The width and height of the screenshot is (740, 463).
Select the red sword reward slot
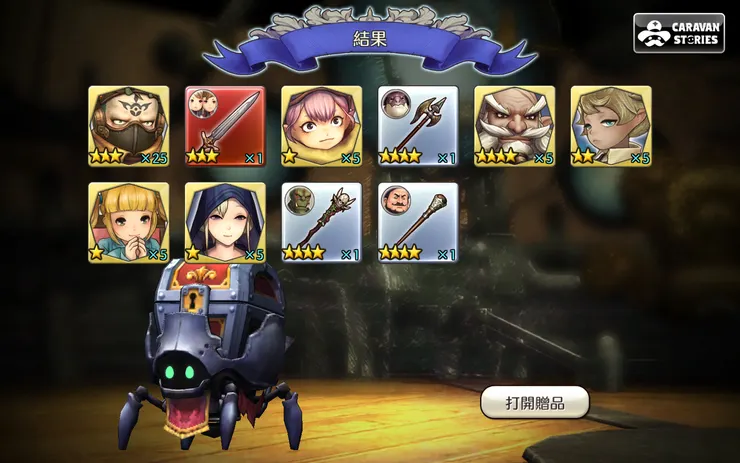pos(225,126)
